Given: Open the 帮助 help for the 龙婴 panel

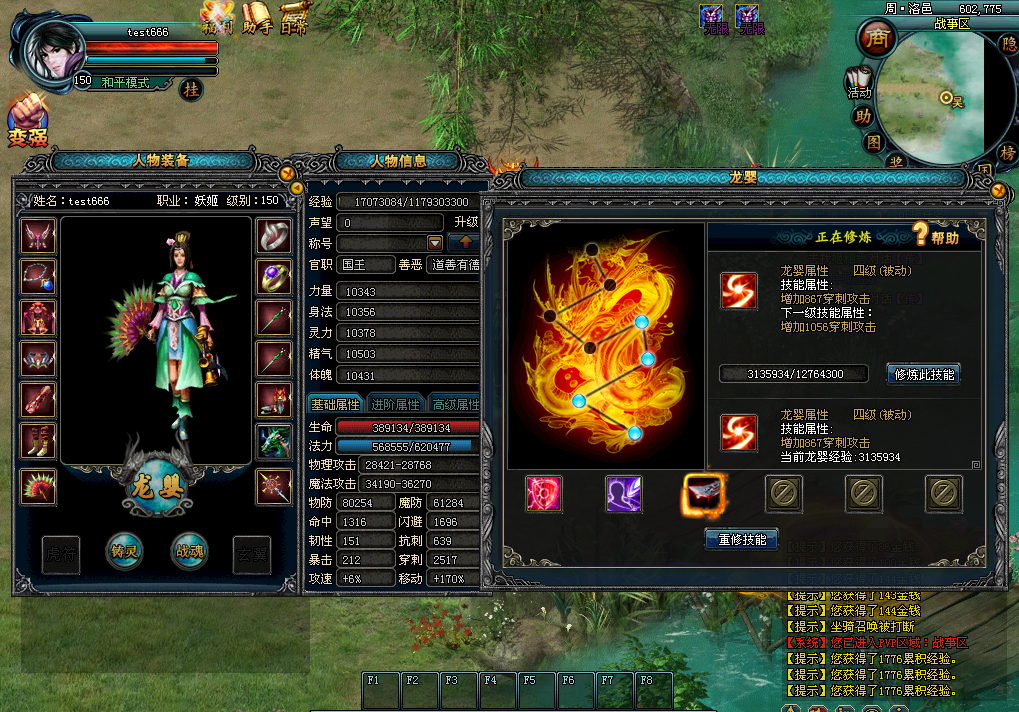Looking at the screenshot, I should tap(934, 237).
